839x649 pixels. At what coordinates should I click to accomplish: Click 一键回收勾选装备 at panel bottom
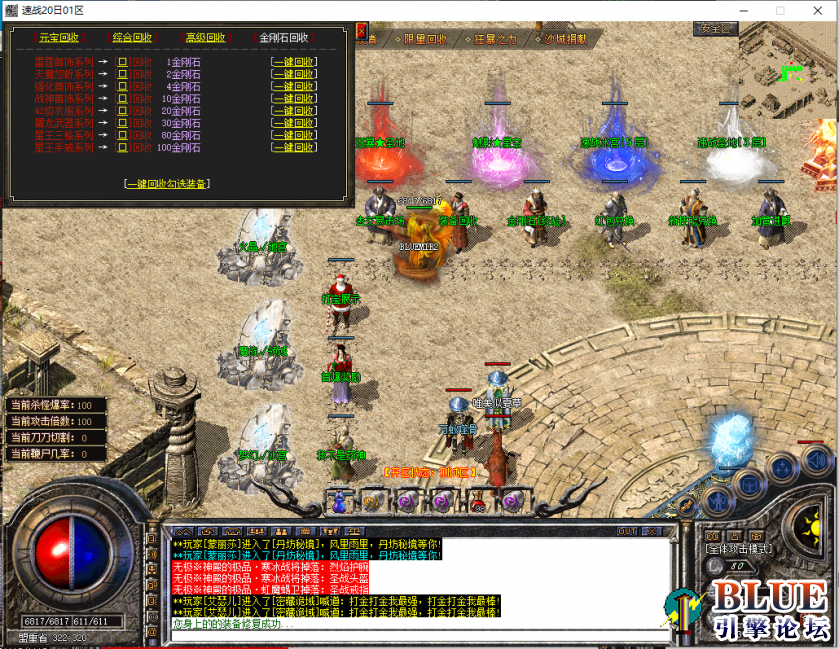(x=167, y=184)
